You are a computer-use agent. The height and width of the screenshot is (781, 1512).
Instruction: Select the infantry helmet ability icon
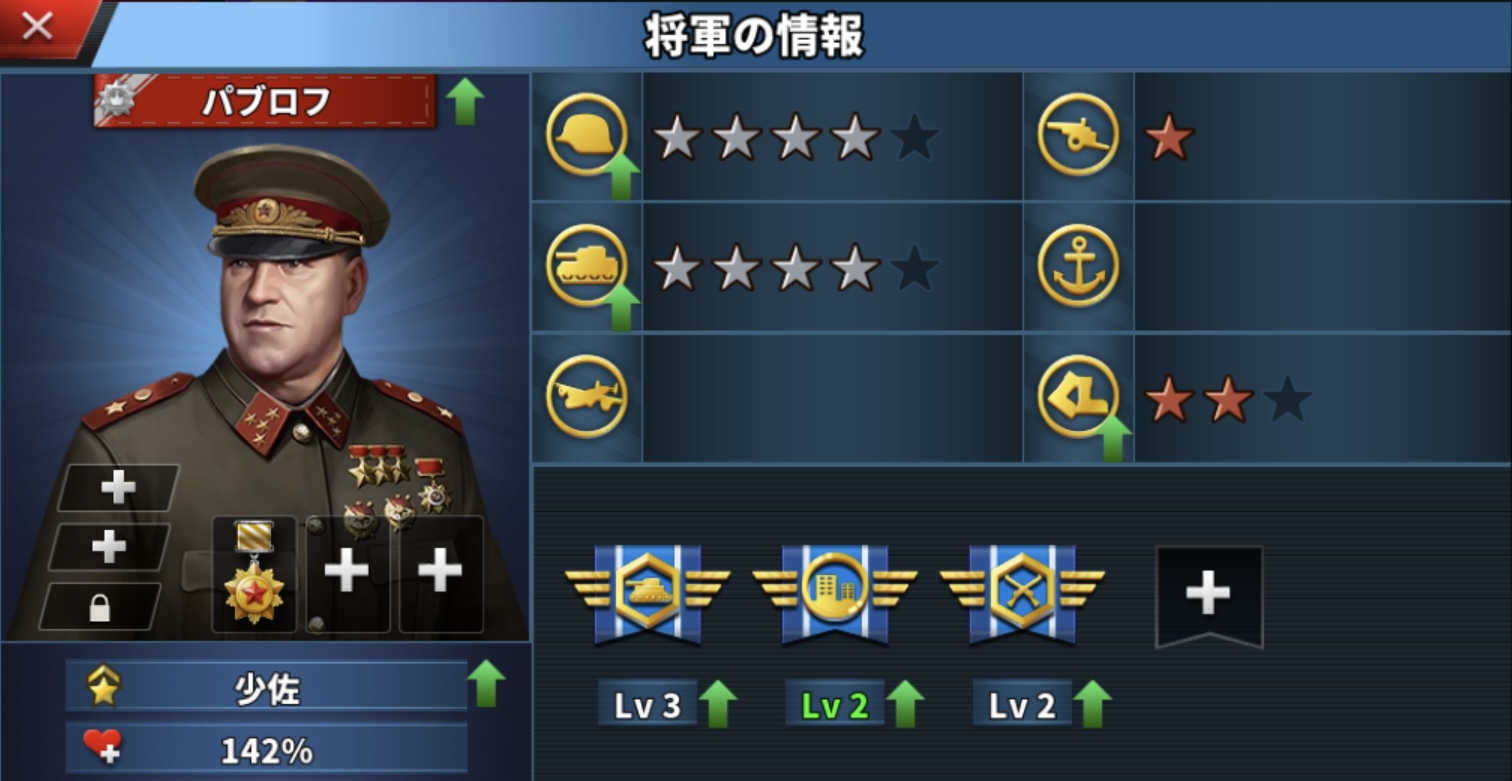tap(587, 135)
